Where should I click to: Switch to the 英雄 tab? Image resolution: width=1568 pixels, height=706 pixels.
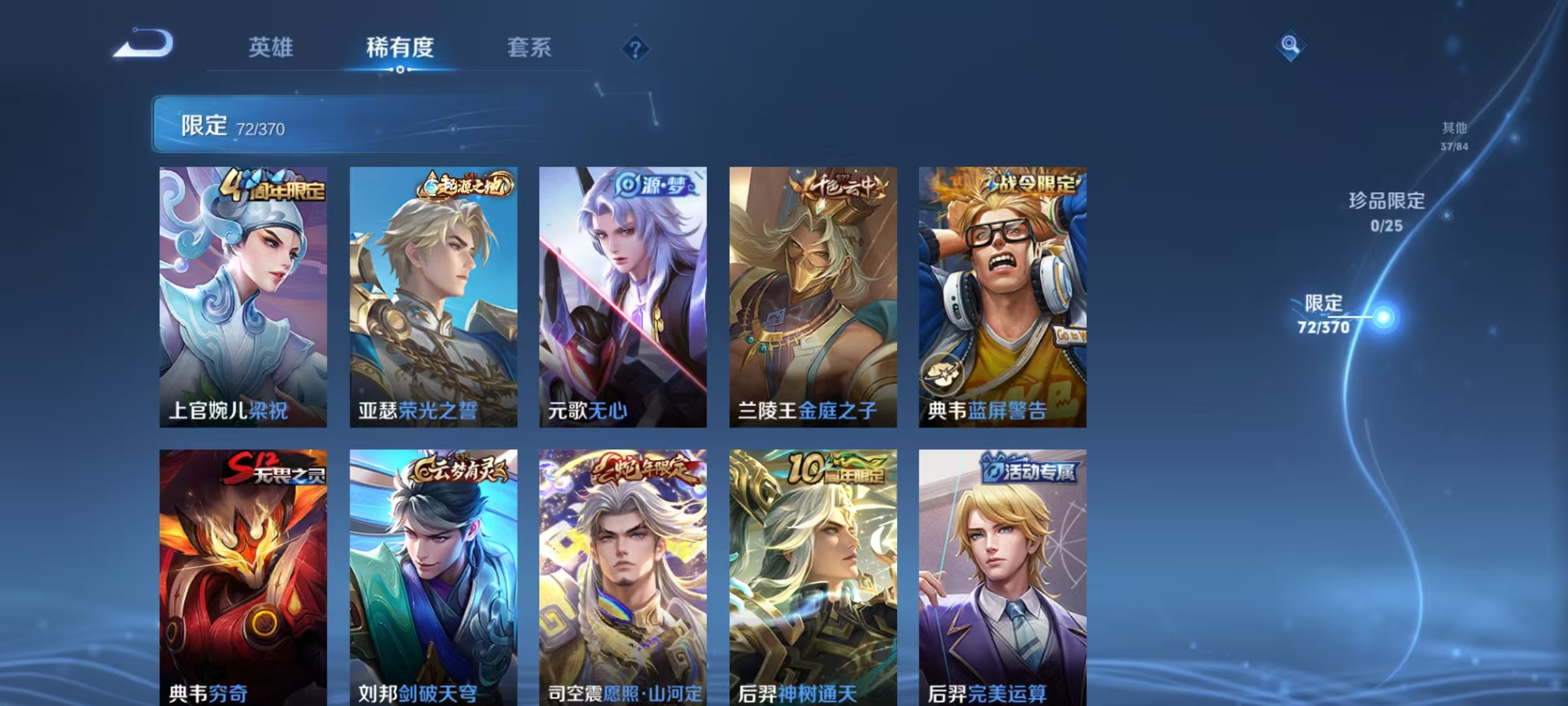[x=272, y=47]
